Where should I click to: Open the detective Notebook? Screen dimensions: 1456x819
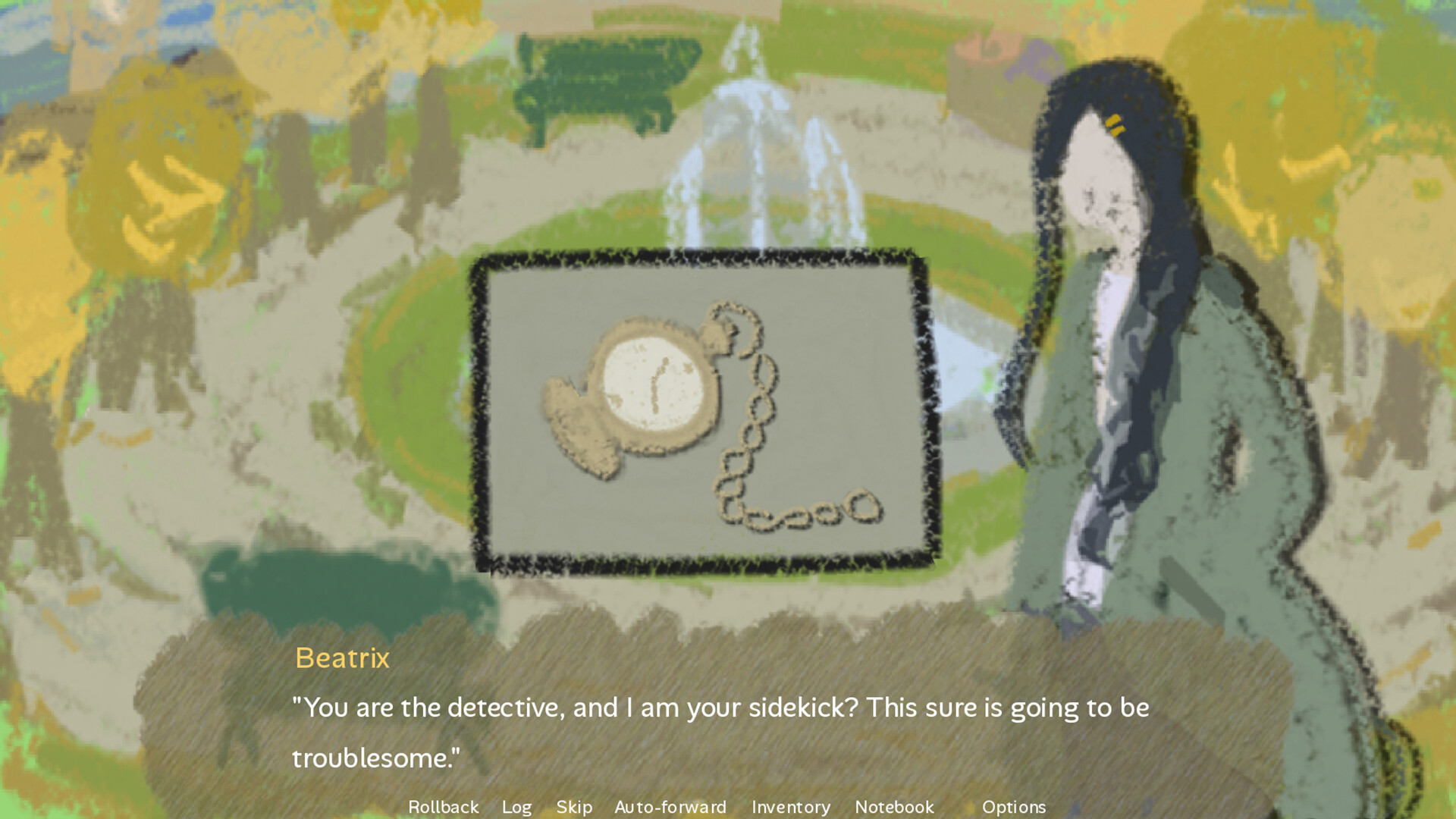tap(895, 807)
